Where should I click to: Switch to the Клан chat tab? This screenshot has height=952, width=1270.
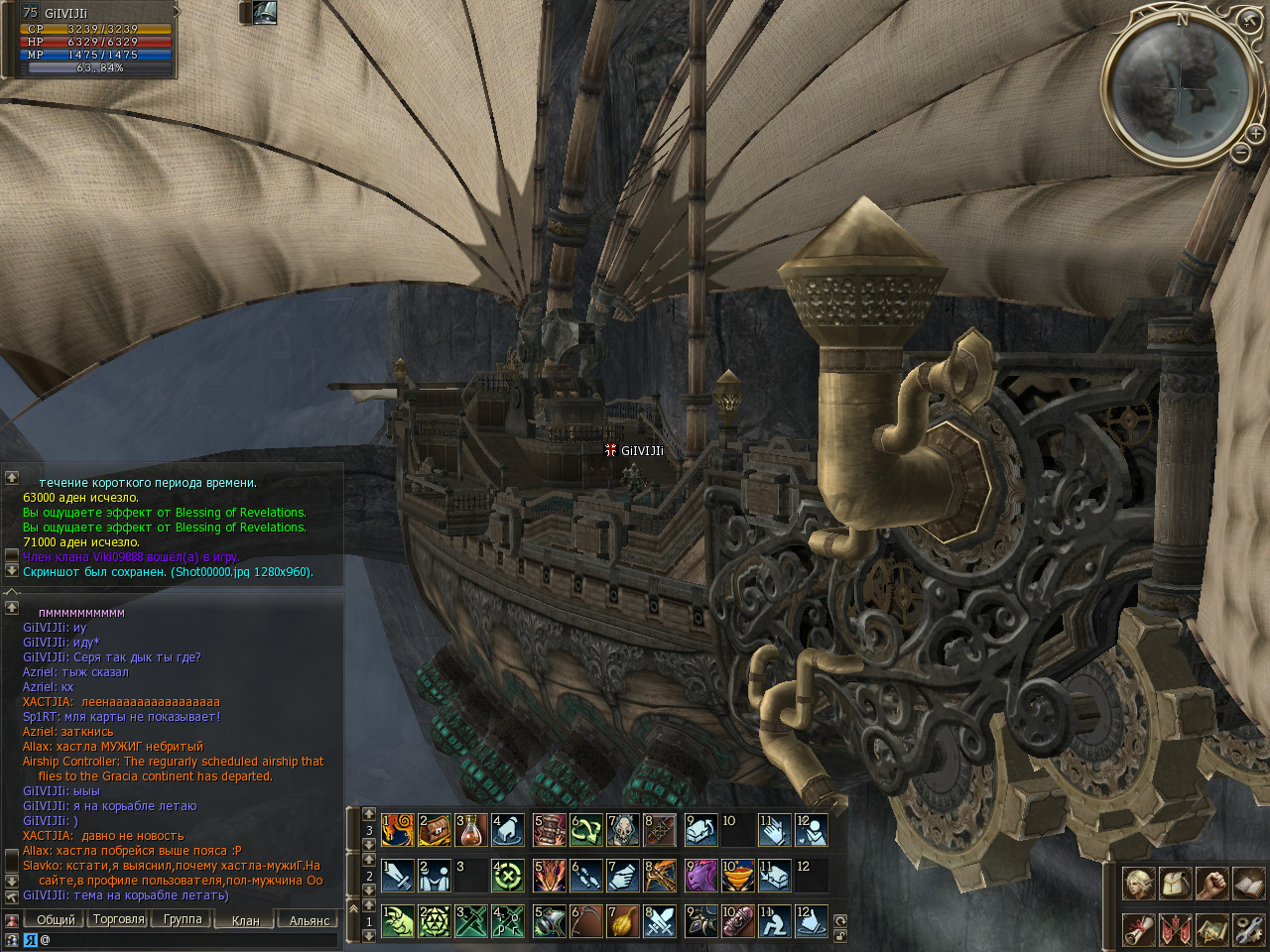pos(245,920)
